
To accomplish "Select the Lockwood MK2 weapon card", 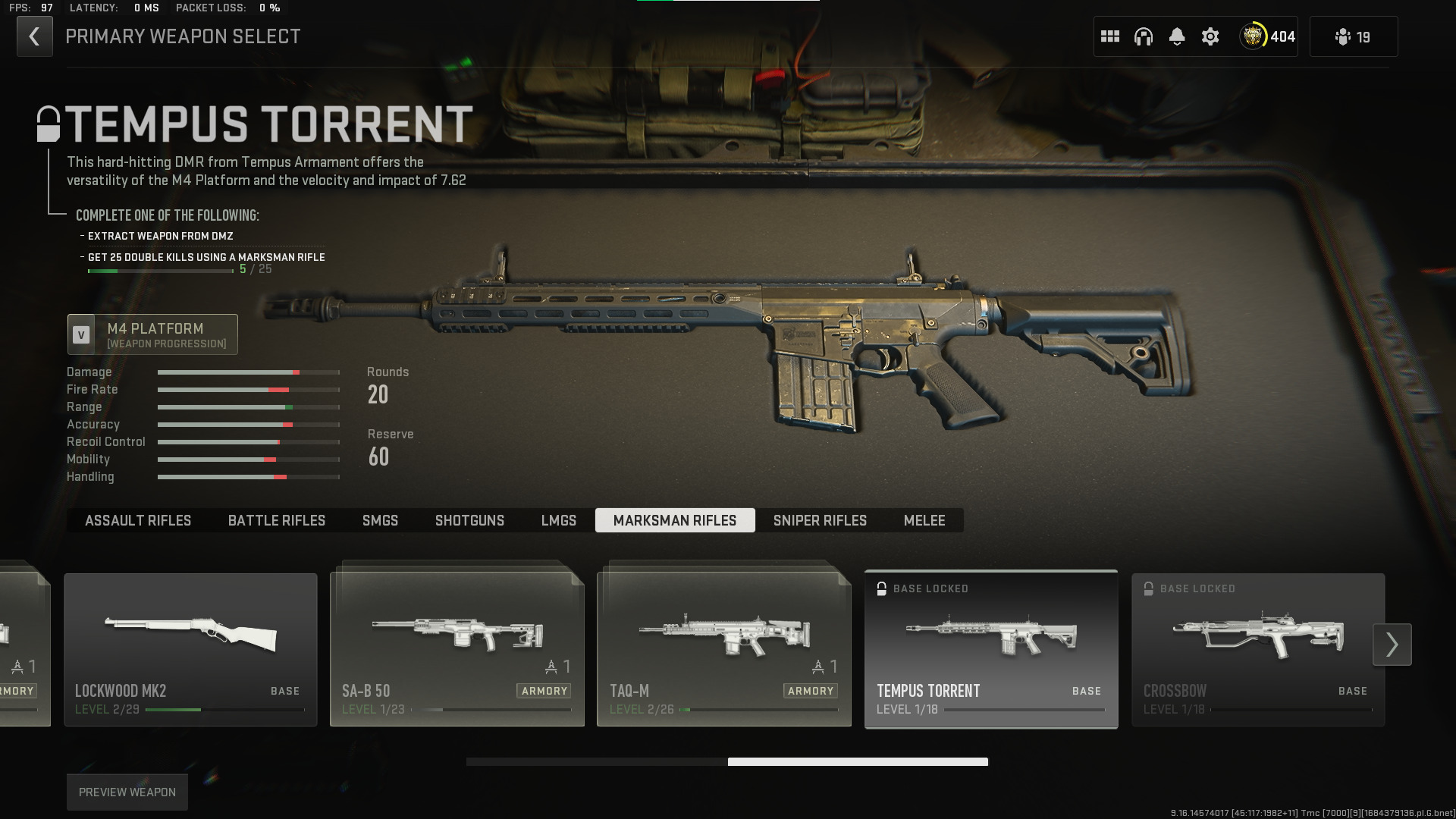I will click(x=190, y=649).
